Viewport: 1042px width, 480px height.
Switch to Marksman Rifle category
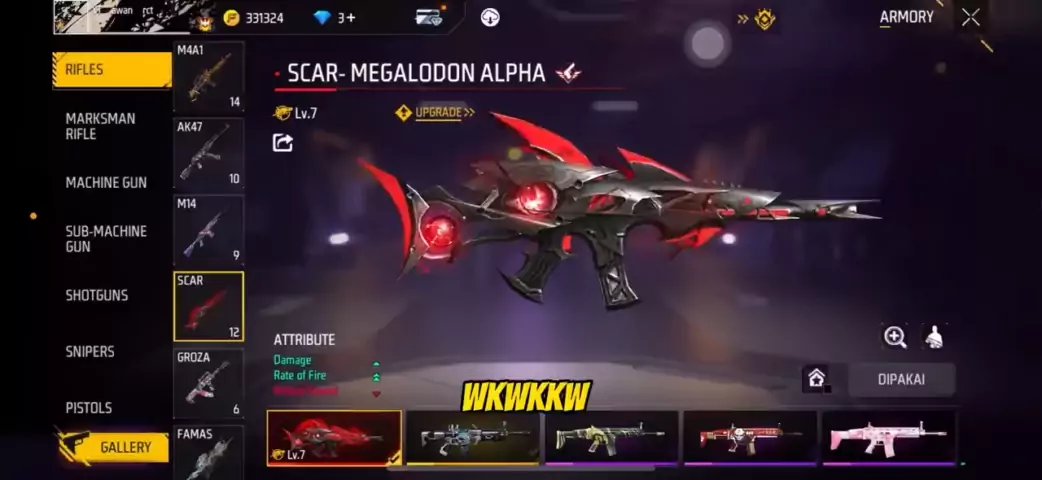click(x=100, y=126)
